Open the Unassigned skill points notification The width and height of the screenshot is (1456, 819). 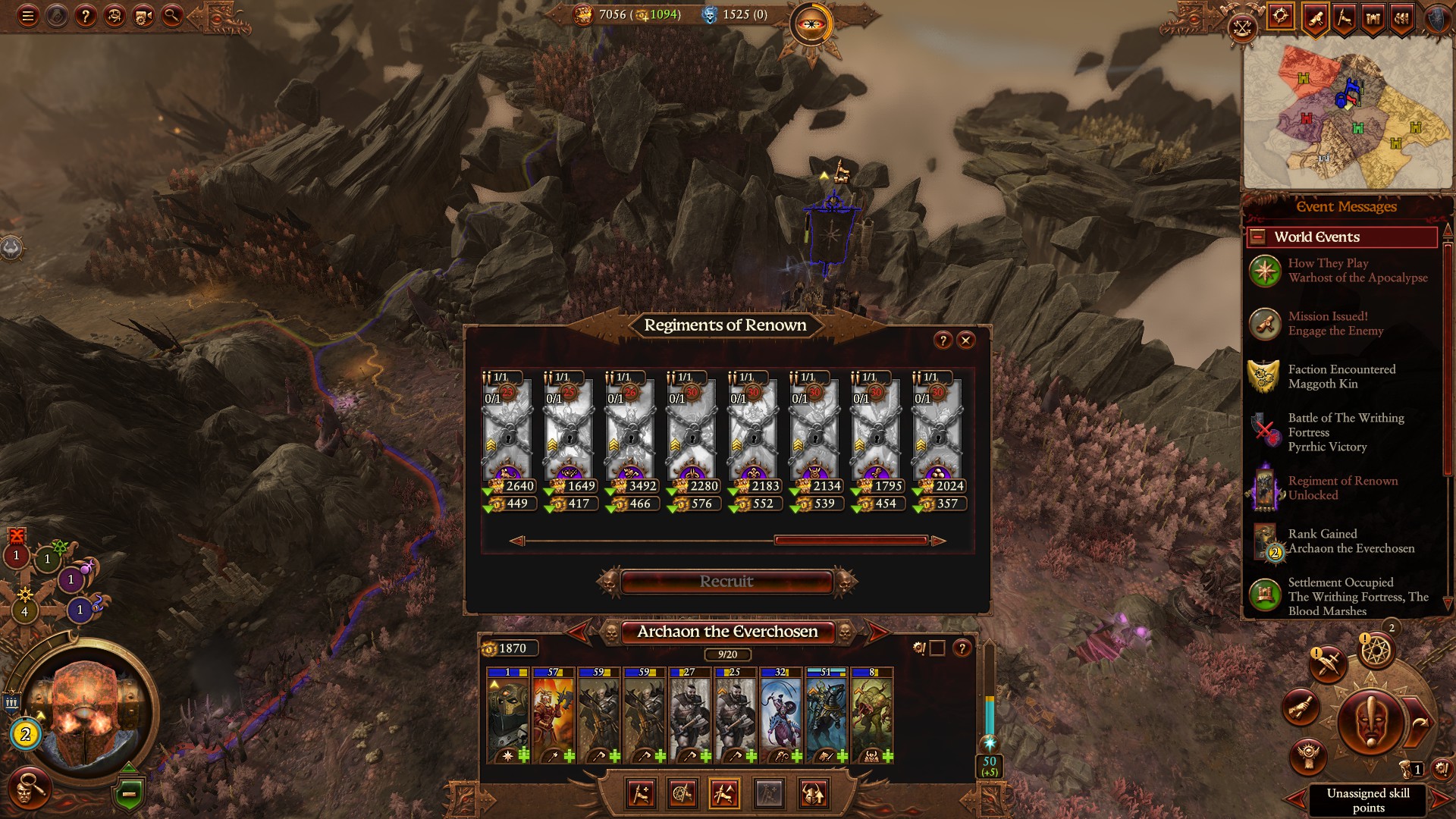tap(1367, 800)
